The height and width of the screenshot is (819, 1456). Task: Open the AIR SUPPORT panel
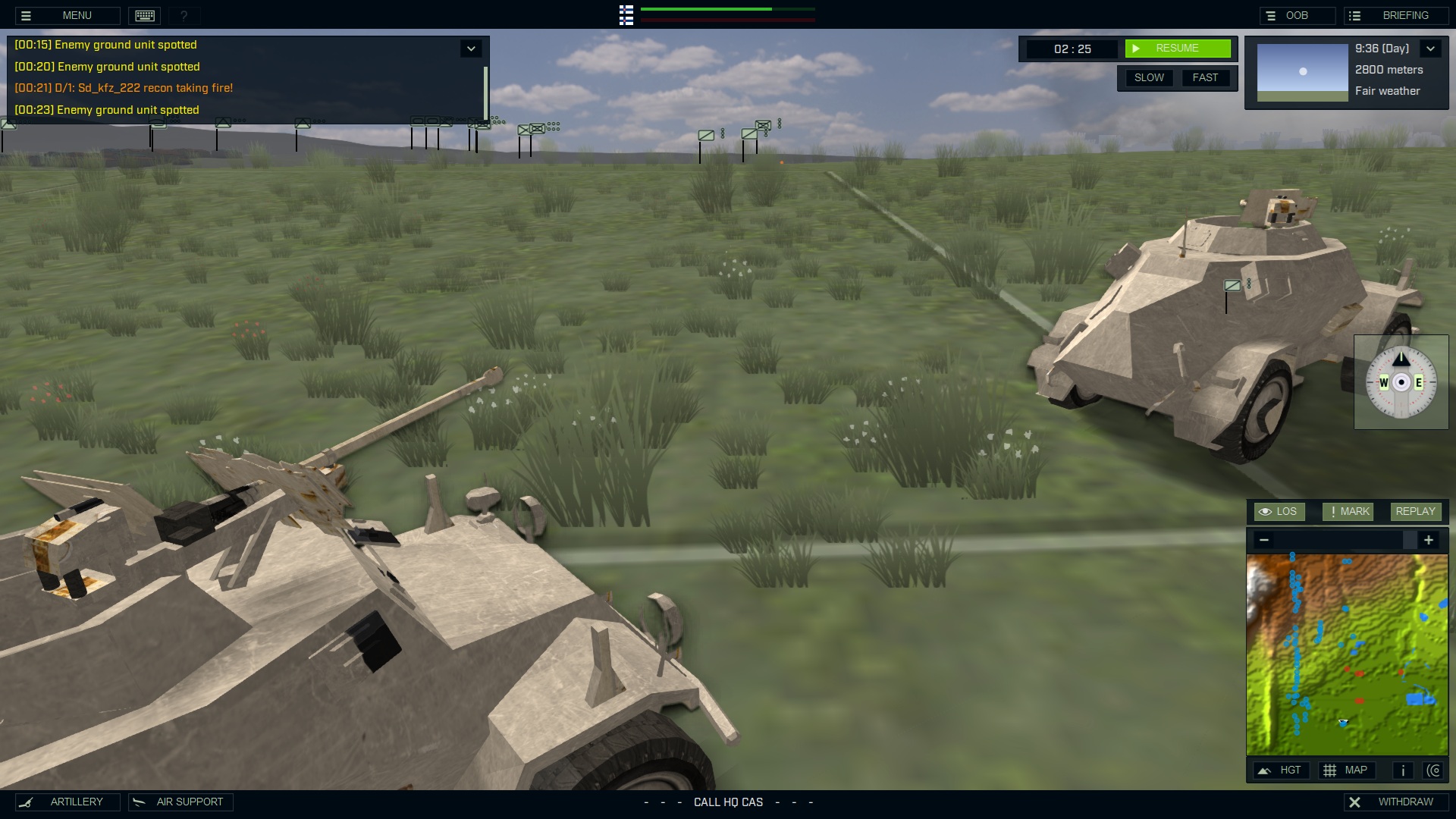pyautogui.click(x=180, y=802)
